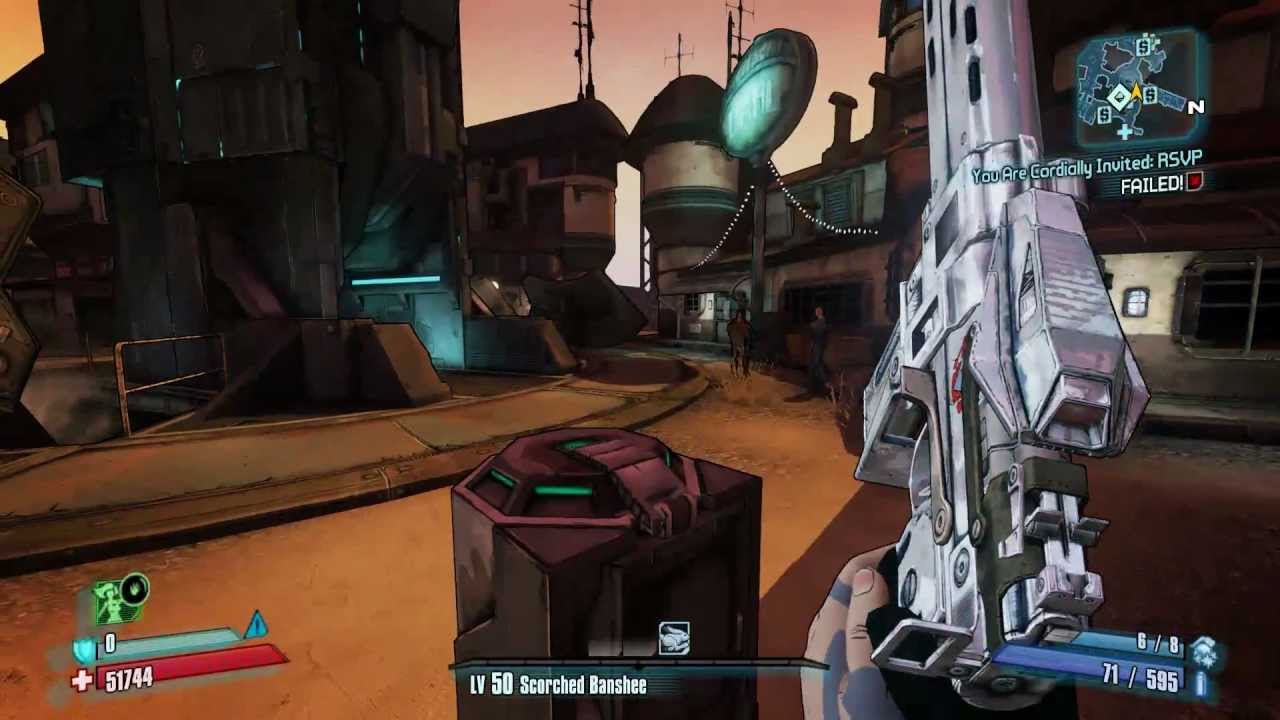Click the grenade icon beside the 6/8 count
This screenshot has width=1280, height=720.
(1205, 649)
